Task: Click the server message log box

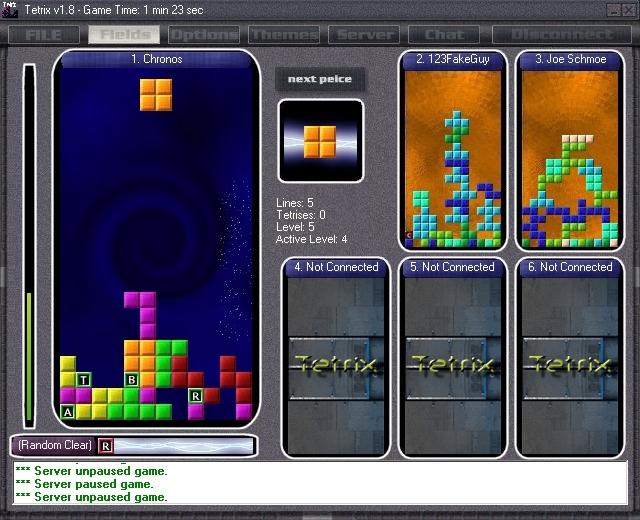Action: pos(320,483)
